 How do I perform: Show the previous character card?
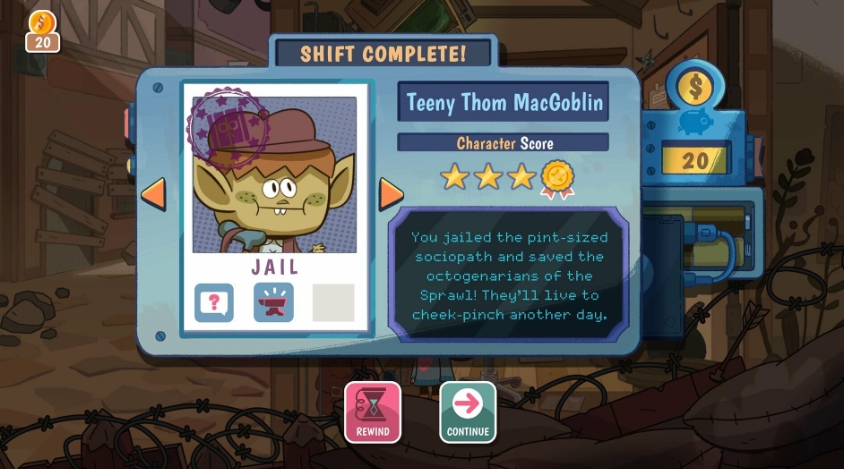tap(153, 193)
